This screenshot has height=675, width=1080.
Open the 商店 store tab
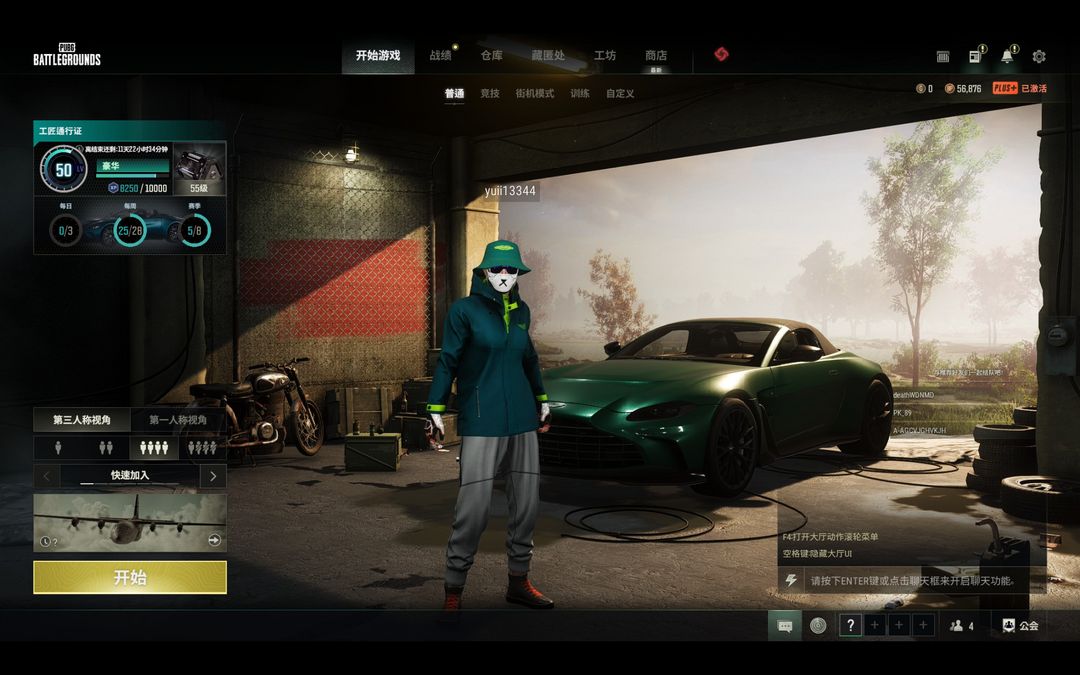tap(656, 56)
